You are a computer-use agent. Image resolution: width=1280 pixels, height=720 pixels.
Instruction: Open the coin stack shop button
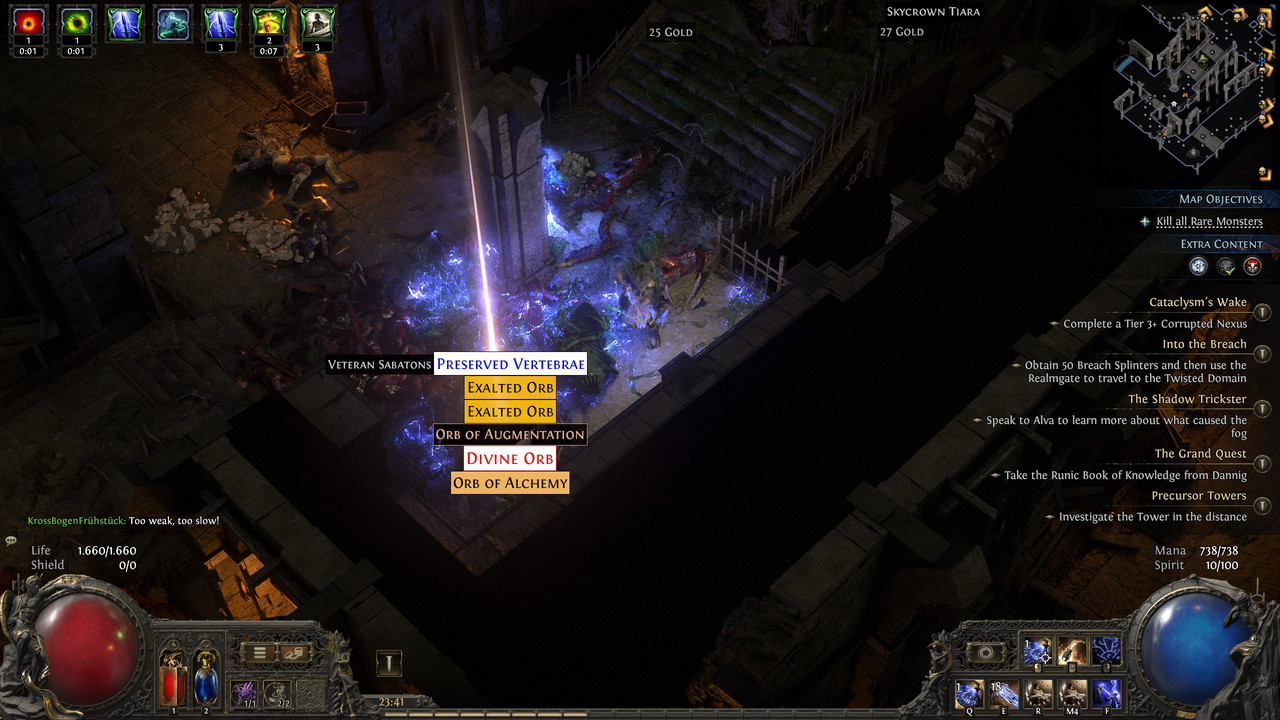click(x=296, y=653)
